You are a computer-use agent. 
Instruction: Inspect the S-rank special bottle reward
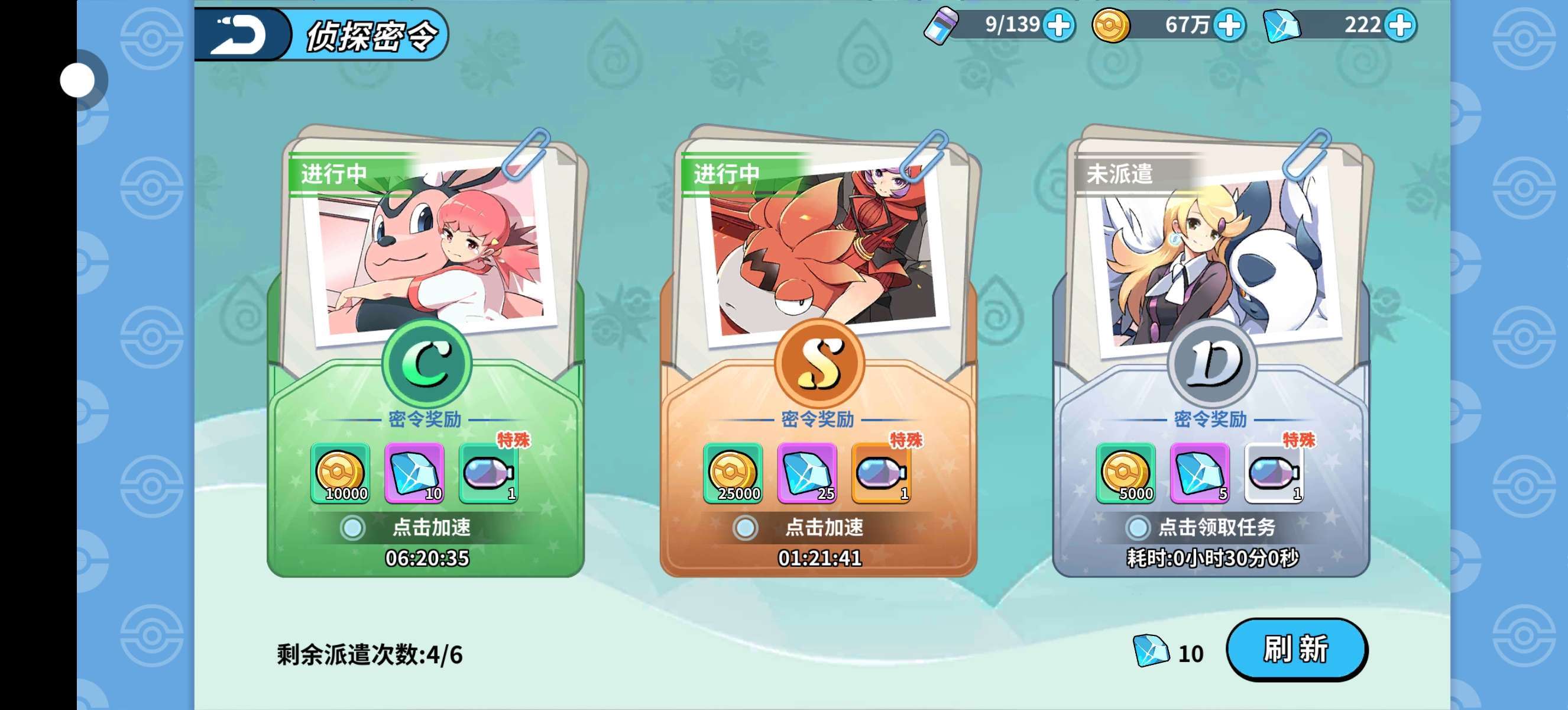[x=881, y=474]
